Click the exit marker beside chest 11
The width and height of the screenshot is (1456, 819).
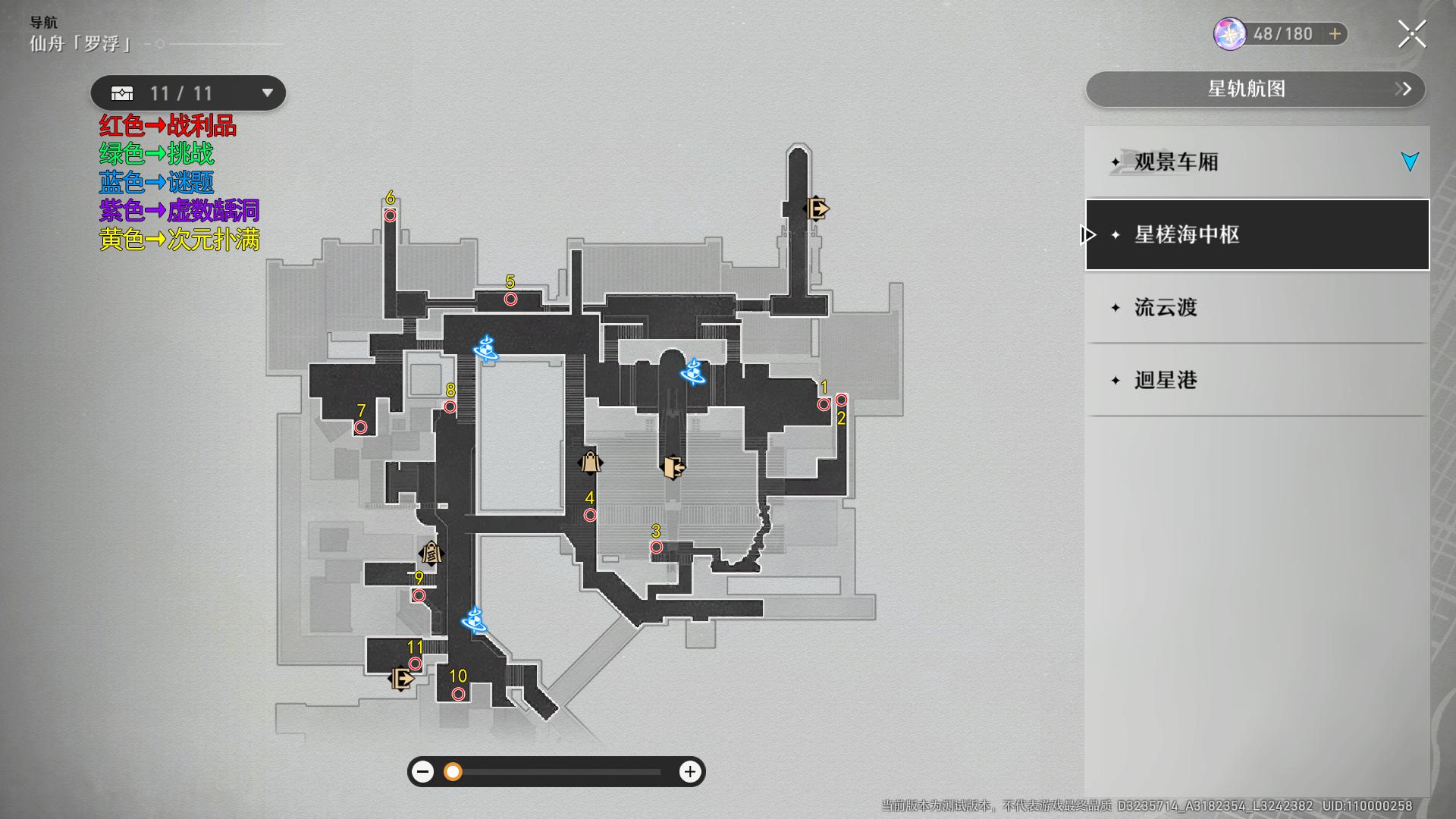(x=401, y=678)
